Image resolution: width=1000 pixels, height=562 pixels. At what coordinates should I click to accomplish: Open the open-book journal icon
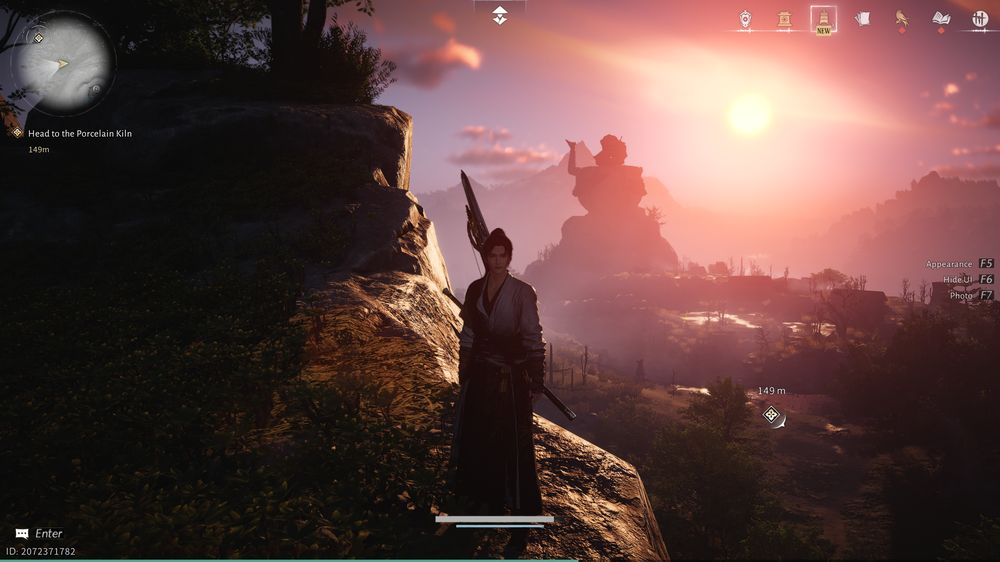(x=941, y=19)
